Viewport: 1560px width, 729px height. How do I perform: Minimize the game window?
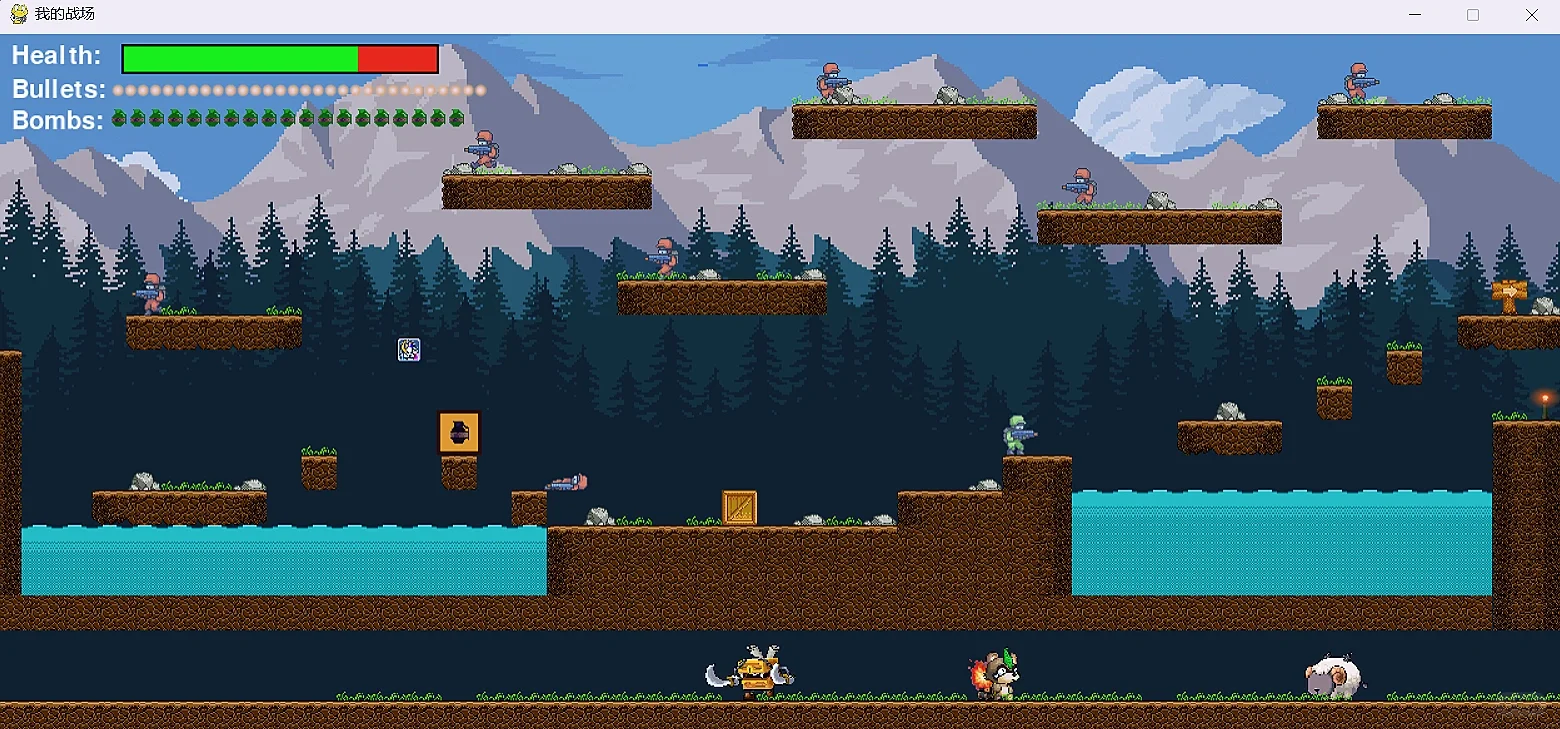coord(1415,15)
